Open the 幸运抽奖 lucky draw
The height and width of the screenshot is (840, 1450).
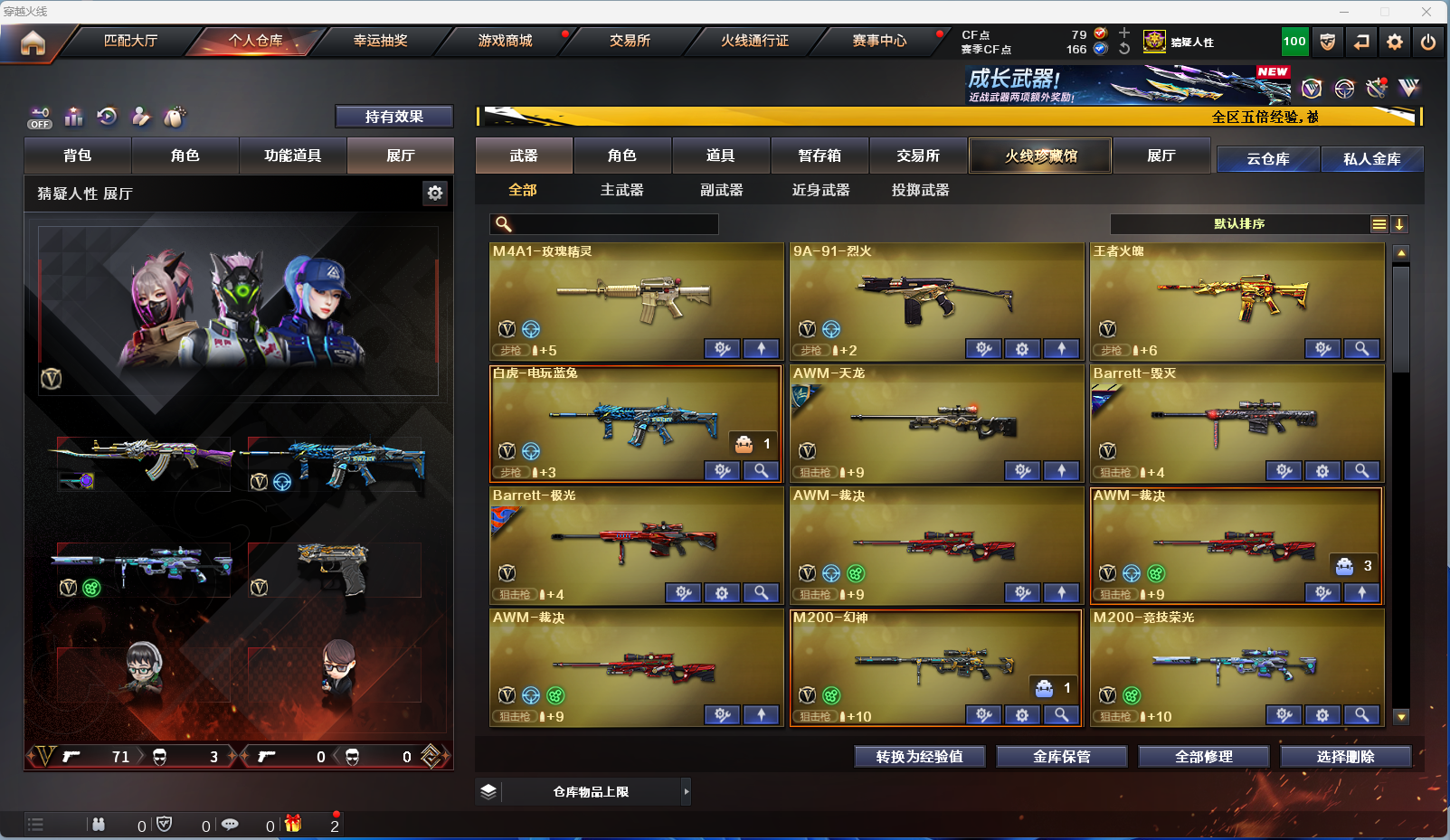pyautogui.click(x=380, y=41)
